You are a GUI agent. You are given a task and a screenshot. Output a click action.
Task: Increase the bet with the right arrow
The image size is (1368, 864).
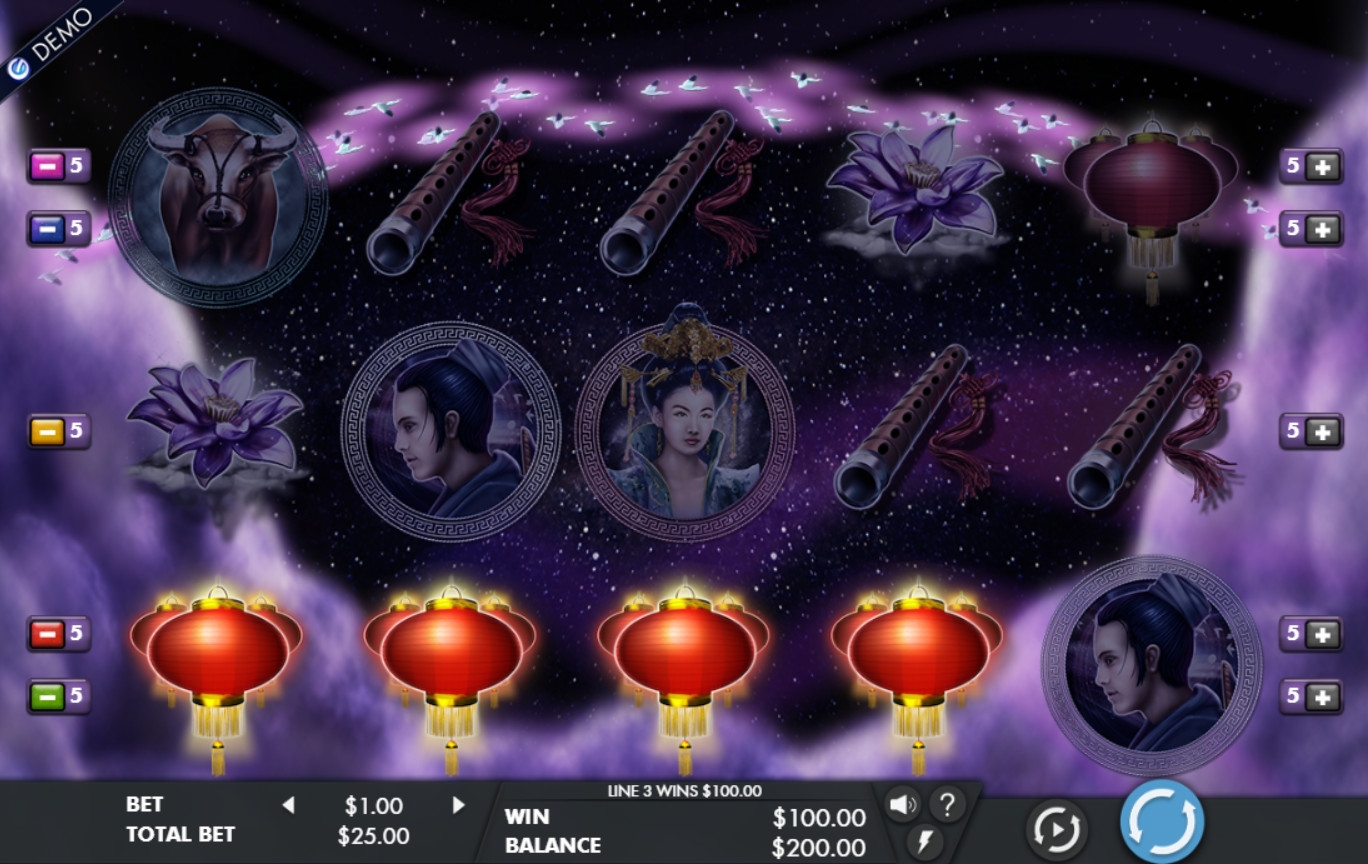pyautogui.click(x=459, y=805)
